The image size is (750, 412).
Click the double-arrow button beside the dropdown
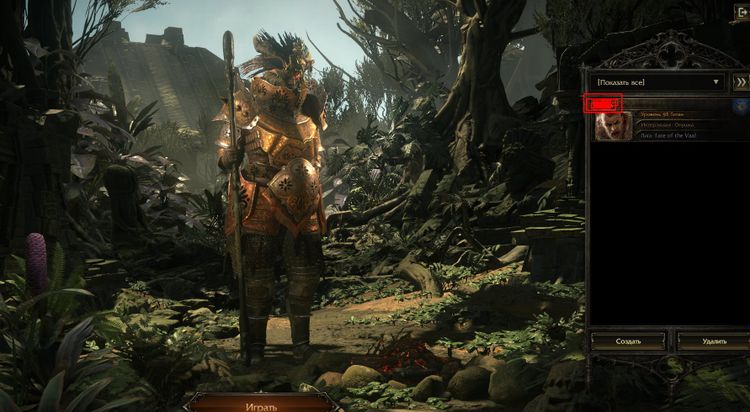[x=741, y=81]
